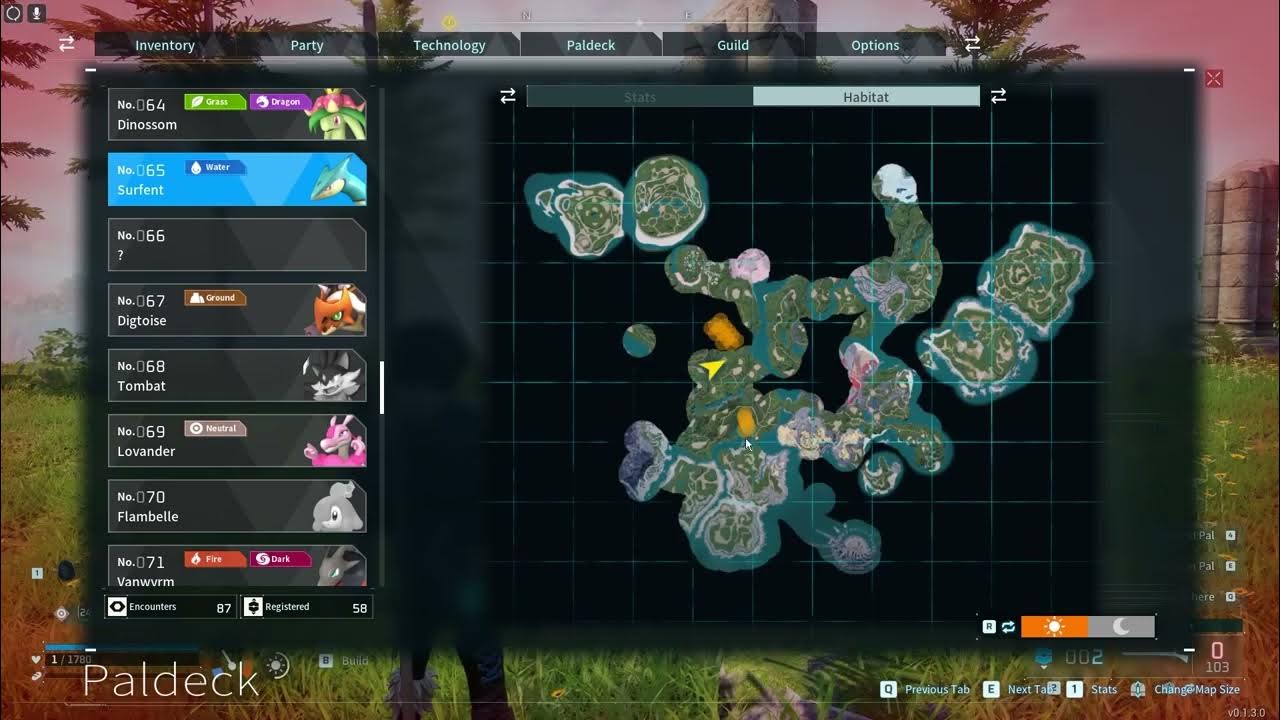
Task: Click the Ground type icon for Digtoise
Action: (214, 297)
